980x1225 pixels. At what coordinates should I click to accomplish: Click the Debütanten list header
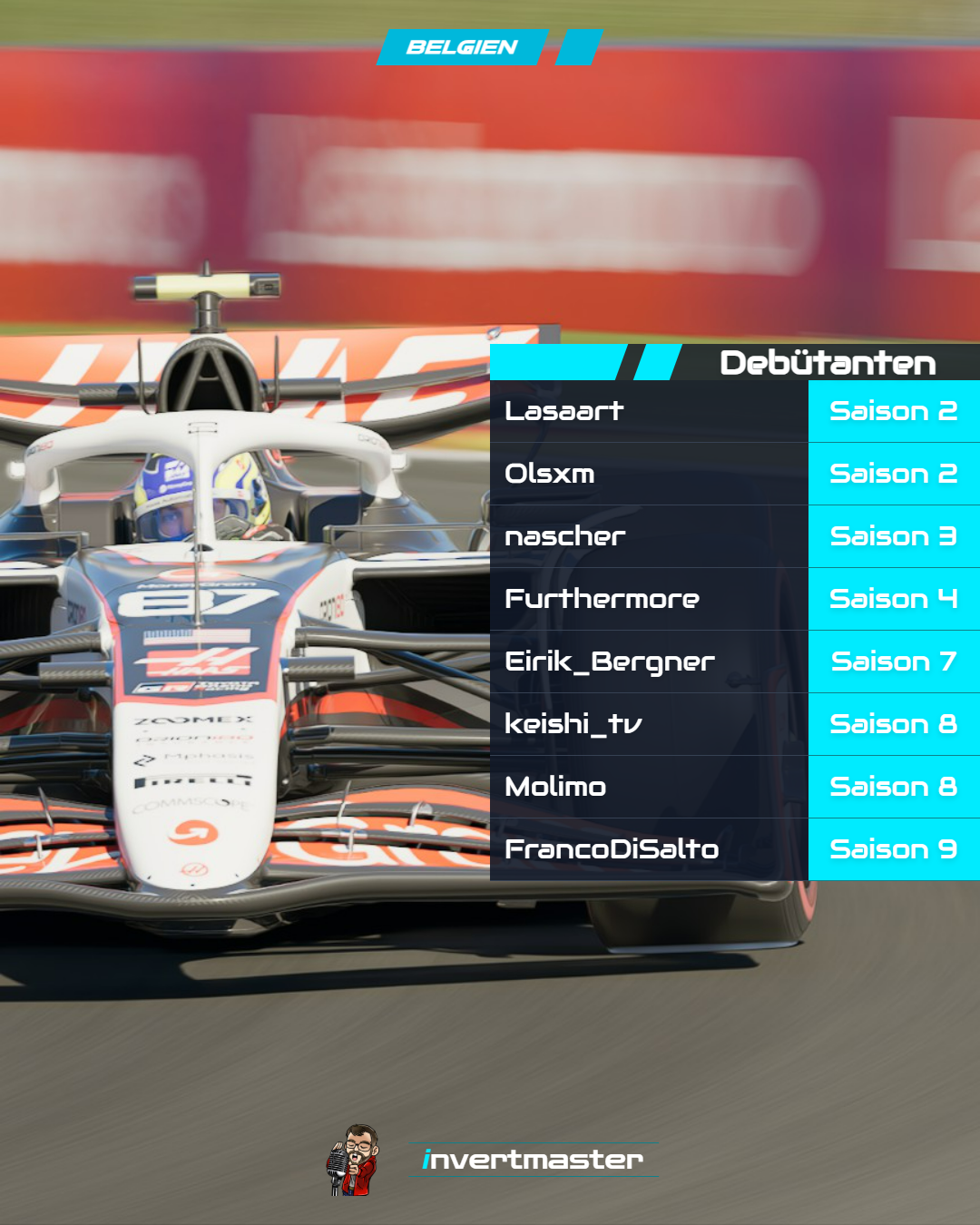coord(827,363)
